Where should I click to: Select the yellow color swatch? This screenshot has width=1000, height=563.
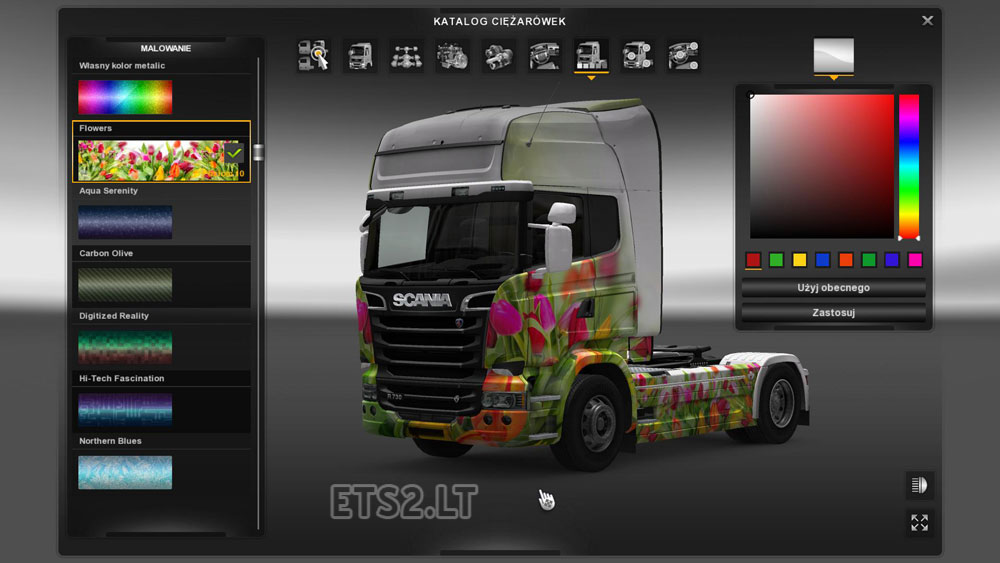pos(799,260)
